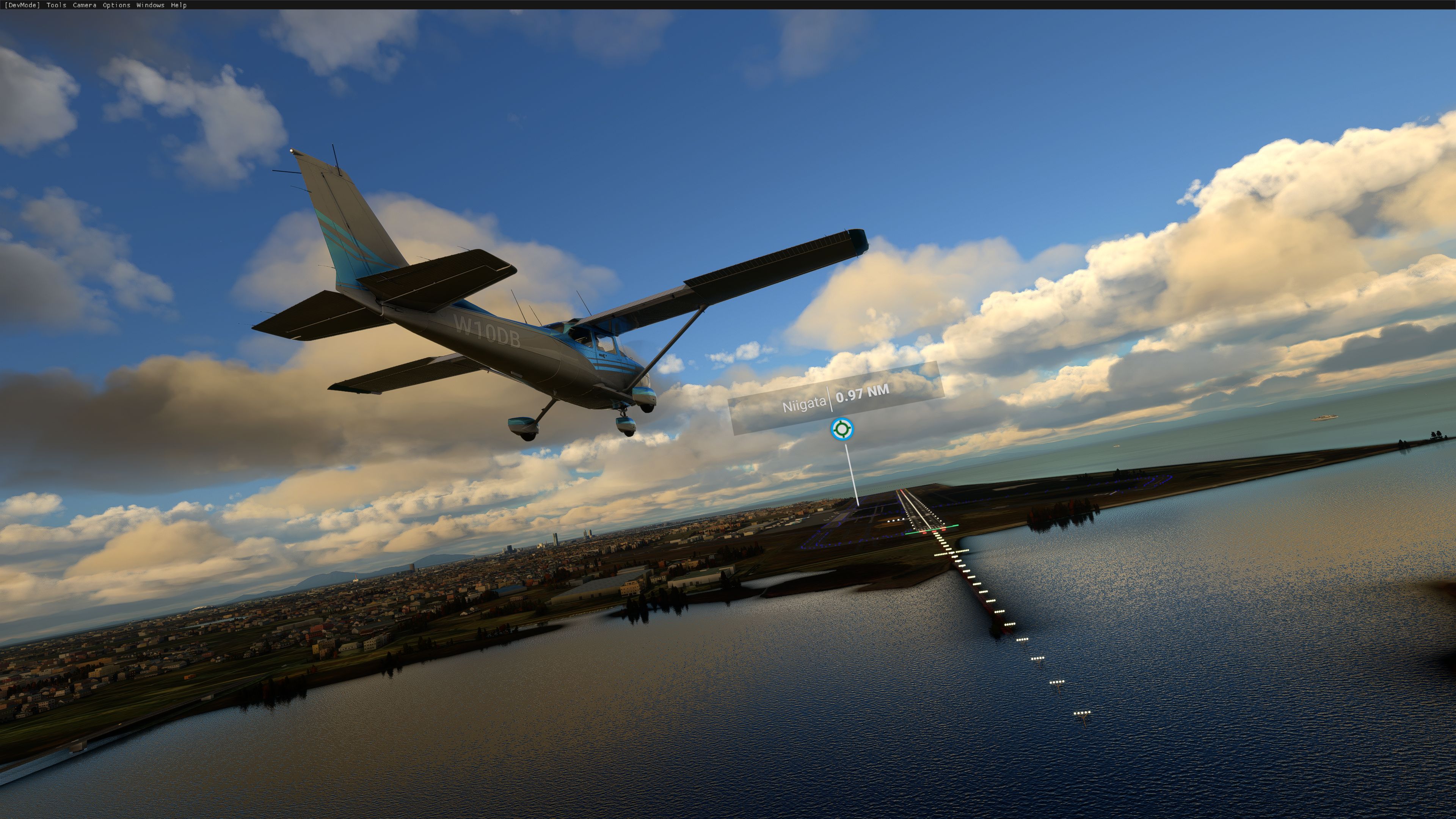Open the Tools menu

coord(56,5)
